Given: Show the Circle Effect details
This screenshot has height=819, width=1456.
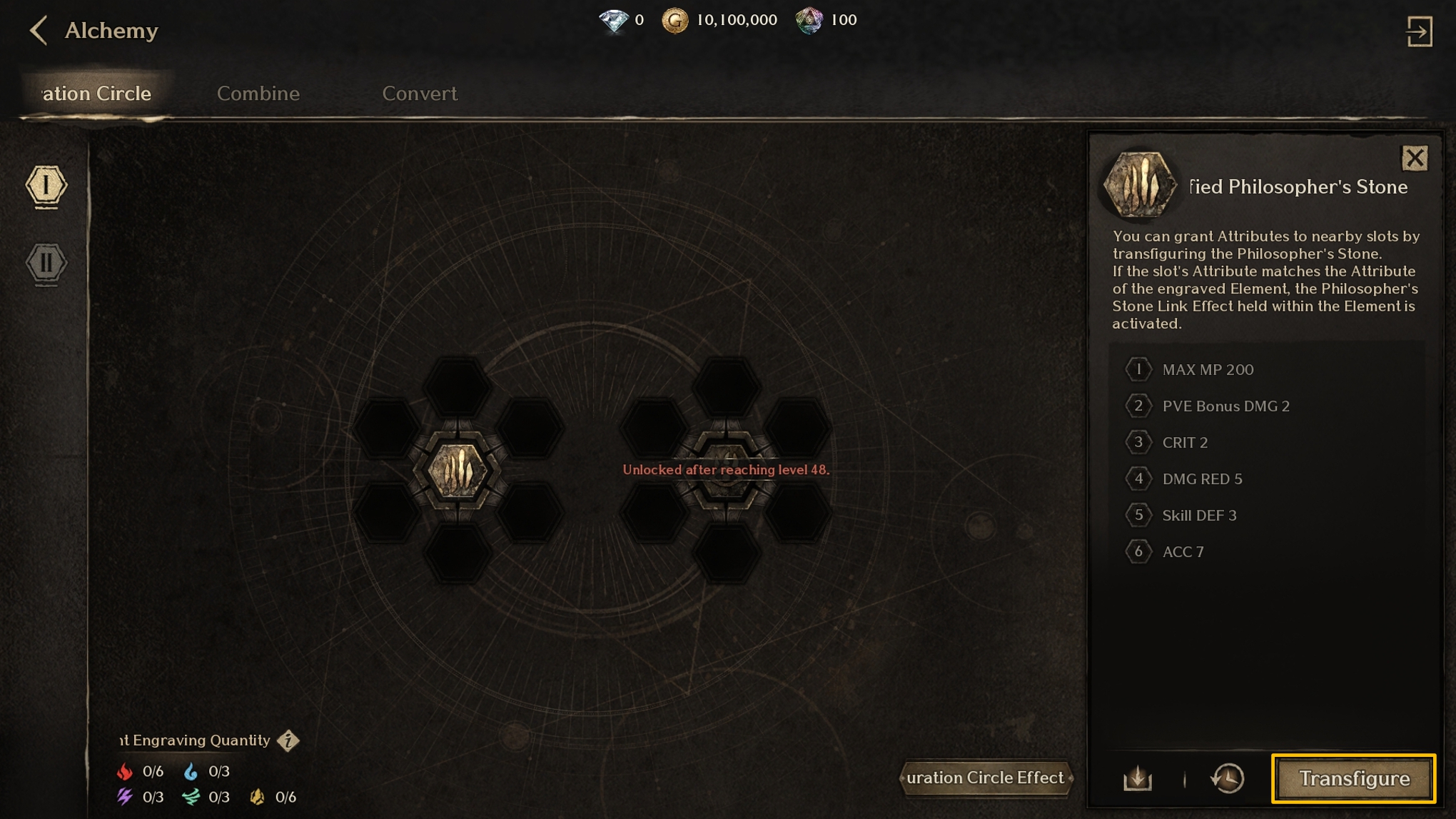Looking at the screenshot, I should point(985,778).
